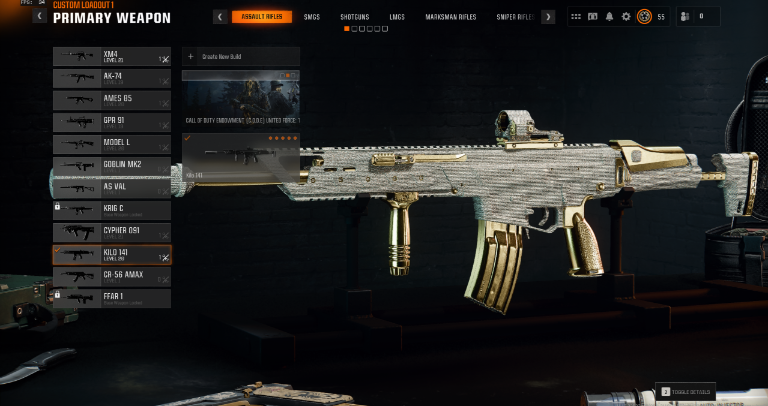Create a new weapon build

[x=241, y=57]
